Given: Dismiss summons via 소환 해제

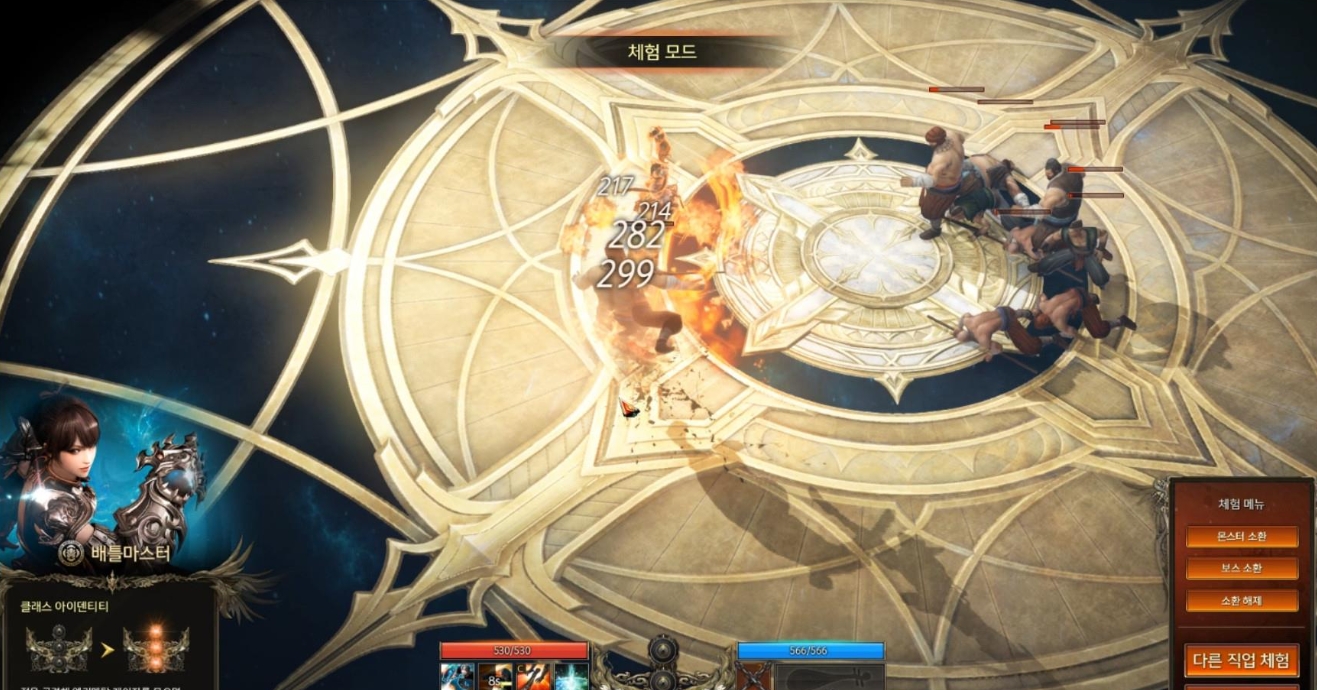Looking at the screenshot, I should (1241, 601).
